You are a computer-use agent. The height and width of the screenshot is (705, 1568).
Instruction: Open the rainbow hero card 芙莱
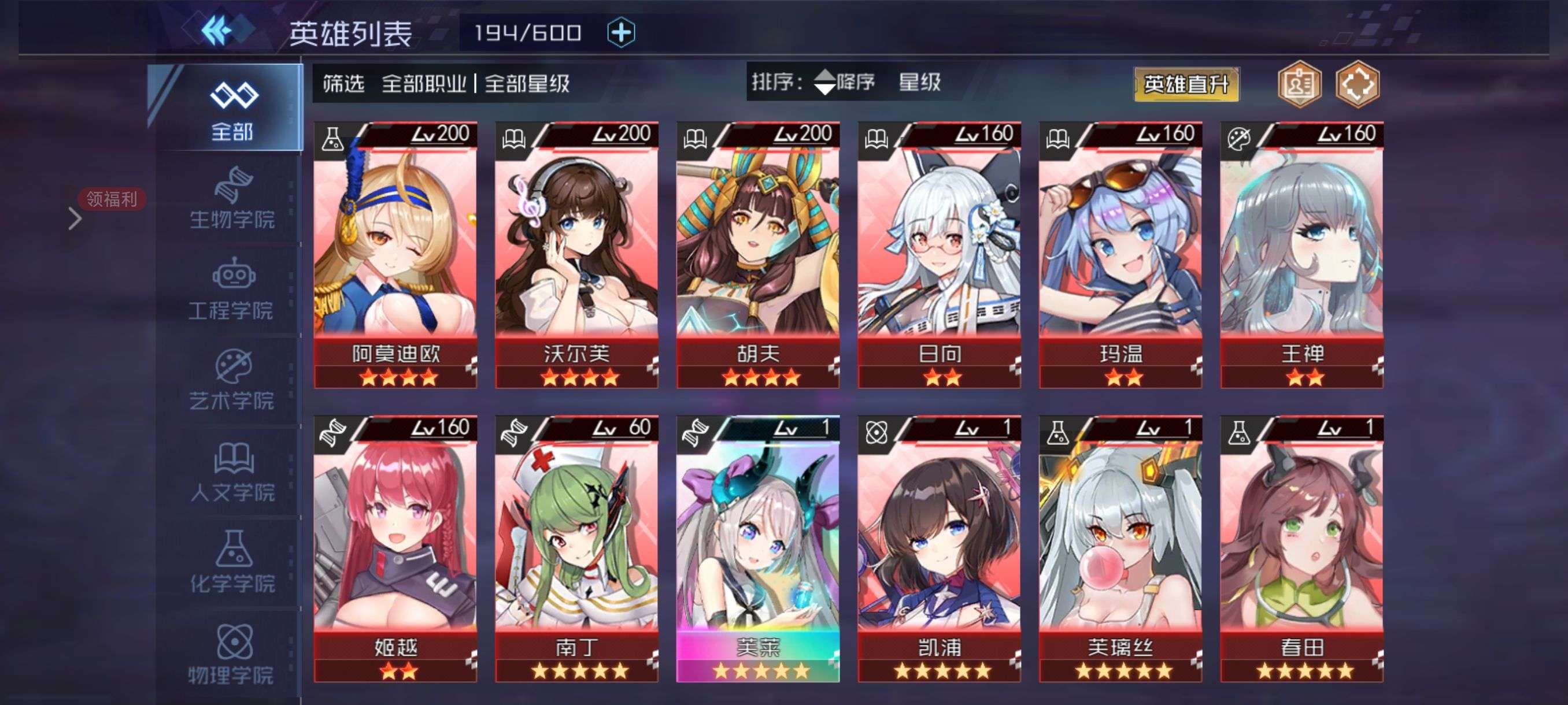[758, 548]
